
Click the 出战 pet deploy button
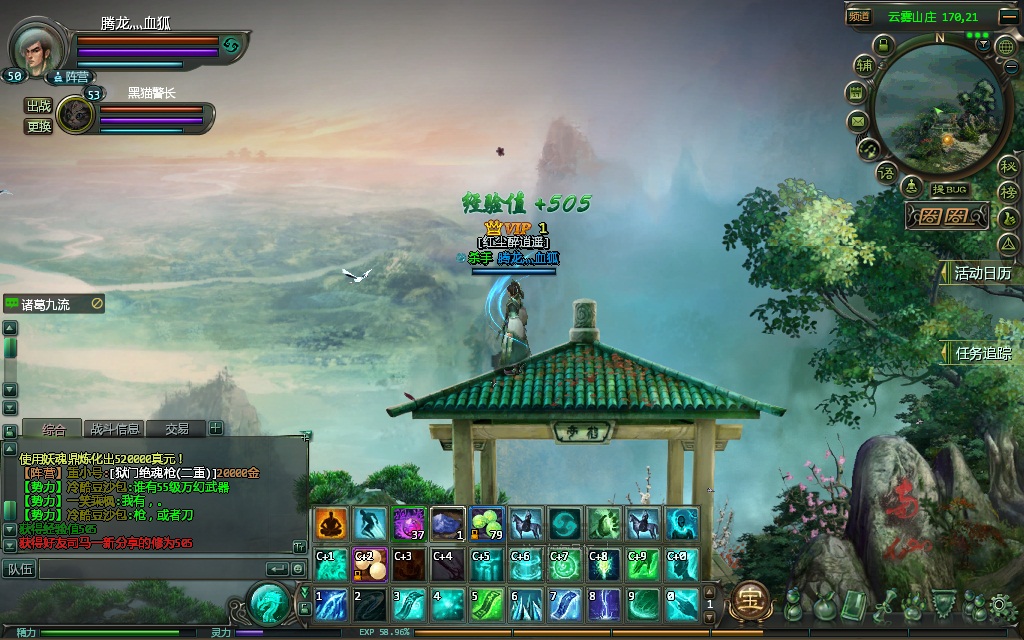point(38,106)
